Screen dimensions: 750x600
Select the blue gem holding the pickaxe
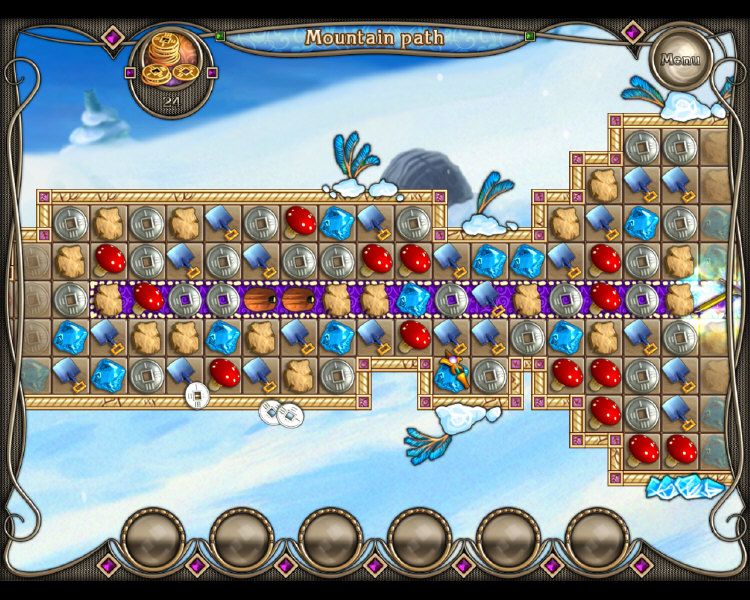pos(451,374)
